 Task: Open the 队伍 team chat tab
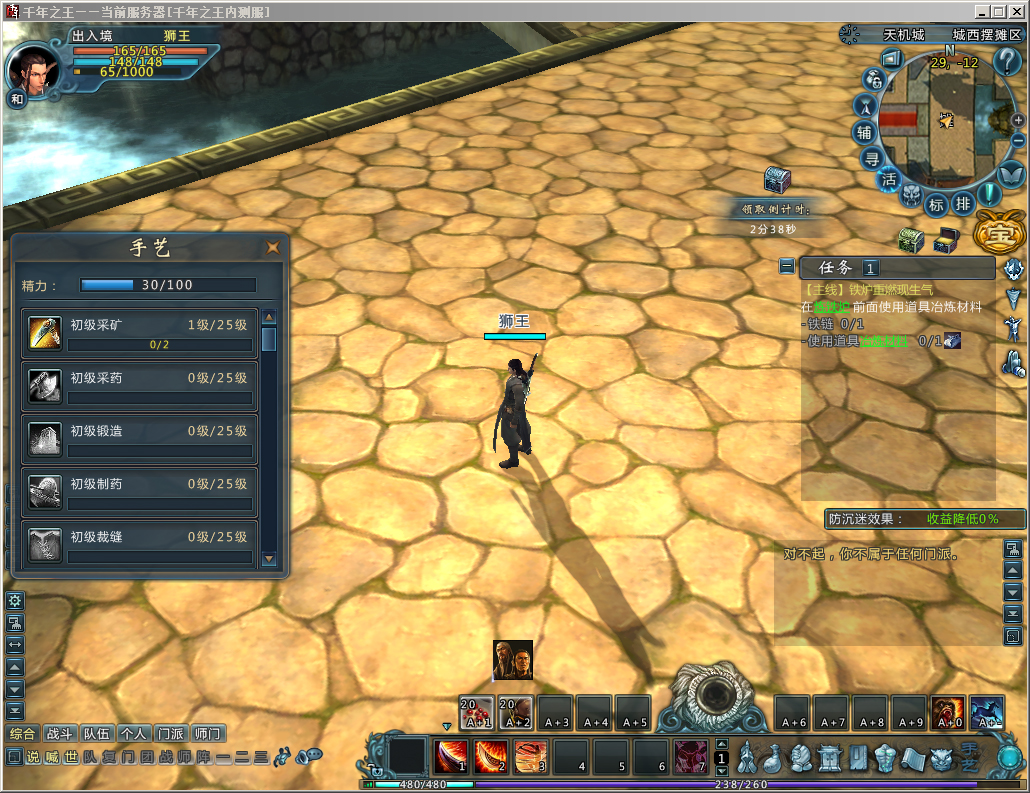[x=98, y=734]
